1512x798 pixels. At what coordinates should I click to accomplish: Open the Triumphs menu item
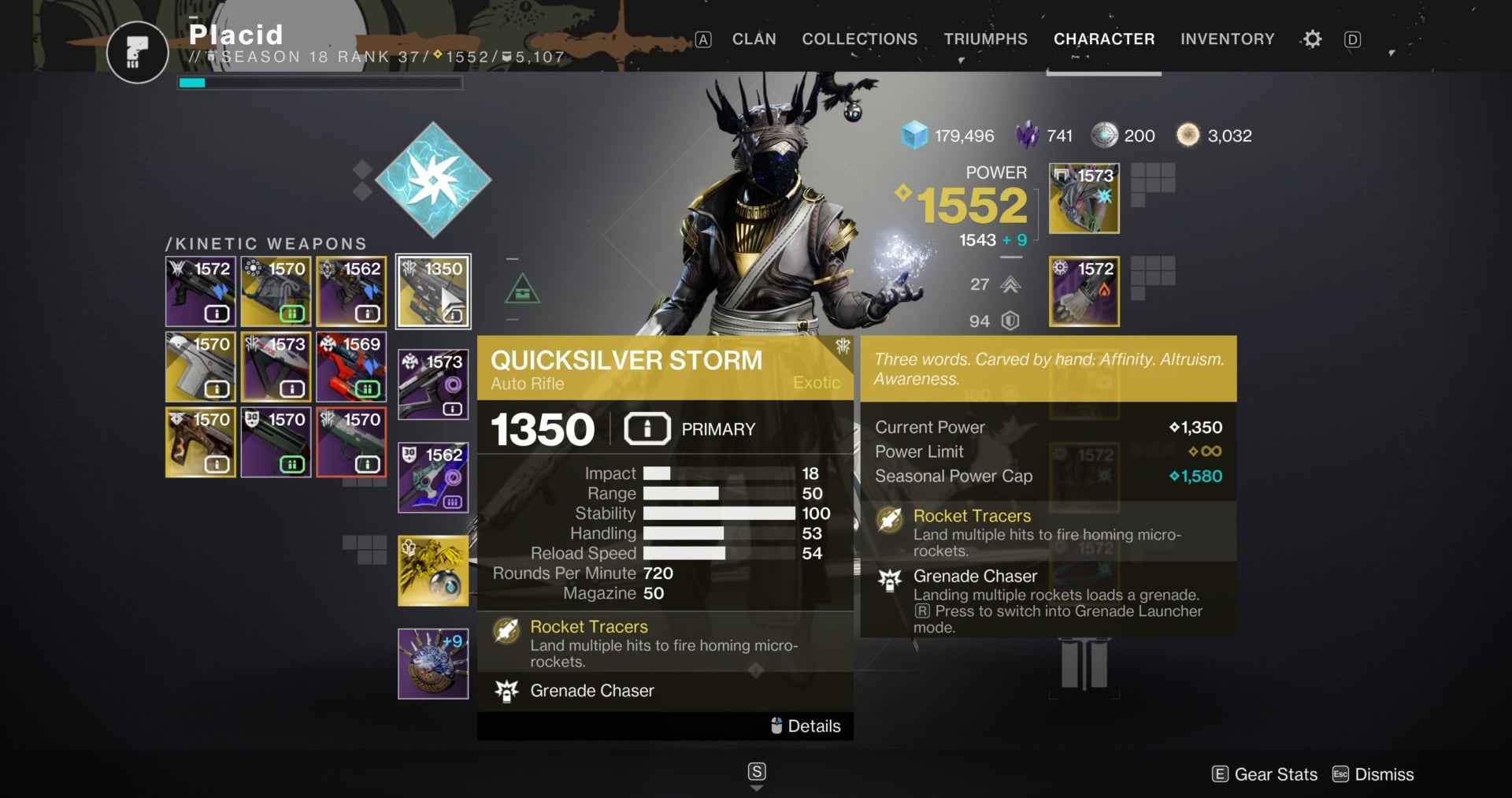coord(985,39)
